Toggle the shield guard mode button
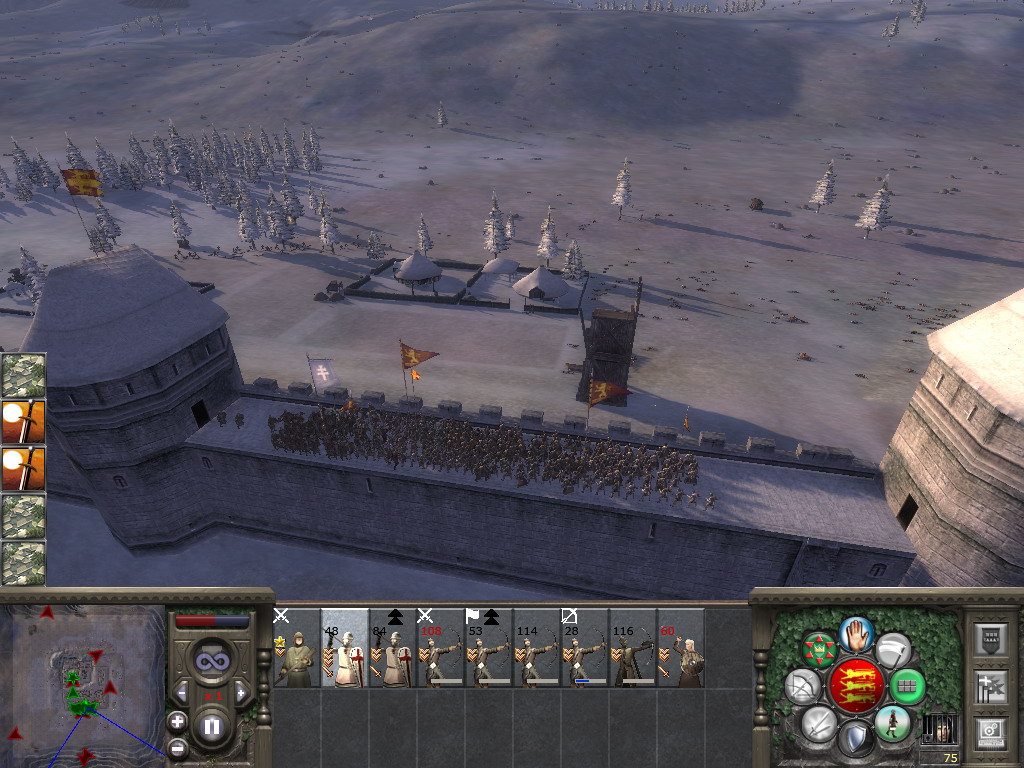This screenshot has width=1024, height=768. 855,738
